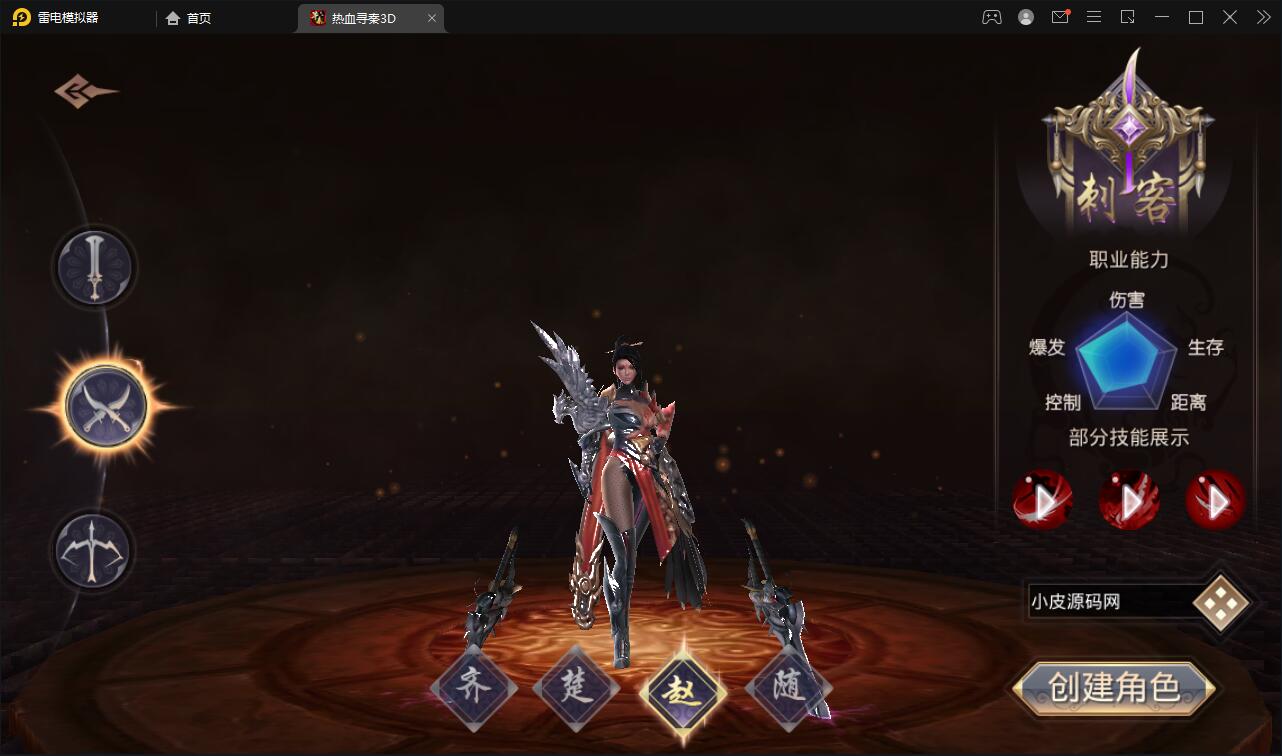Play the first skill preview video
Image resolution: width=1282 pixels, height=756 pixels.
coord(1042,500)
